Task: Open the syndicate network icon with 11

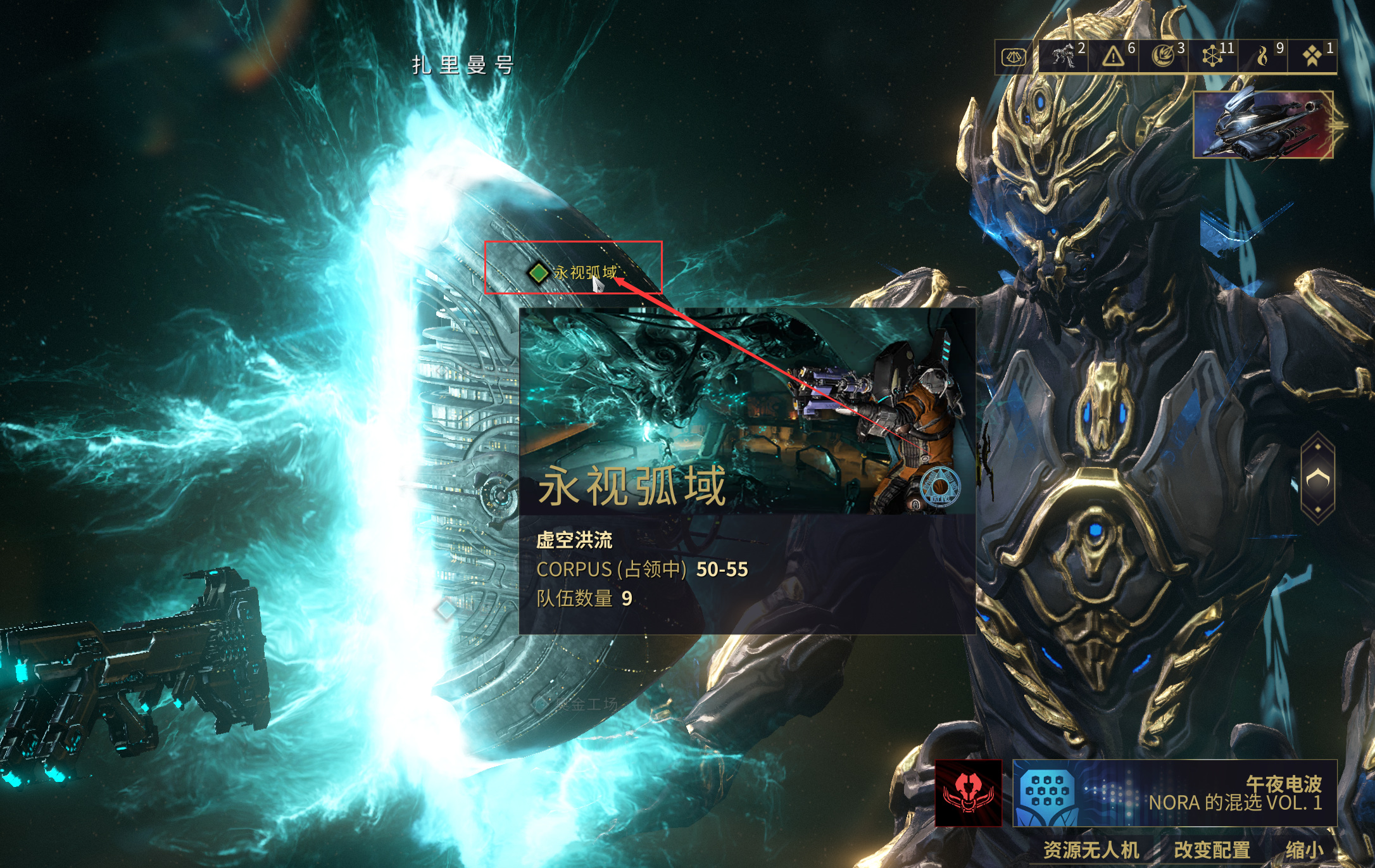Action: pos(1213,56)
